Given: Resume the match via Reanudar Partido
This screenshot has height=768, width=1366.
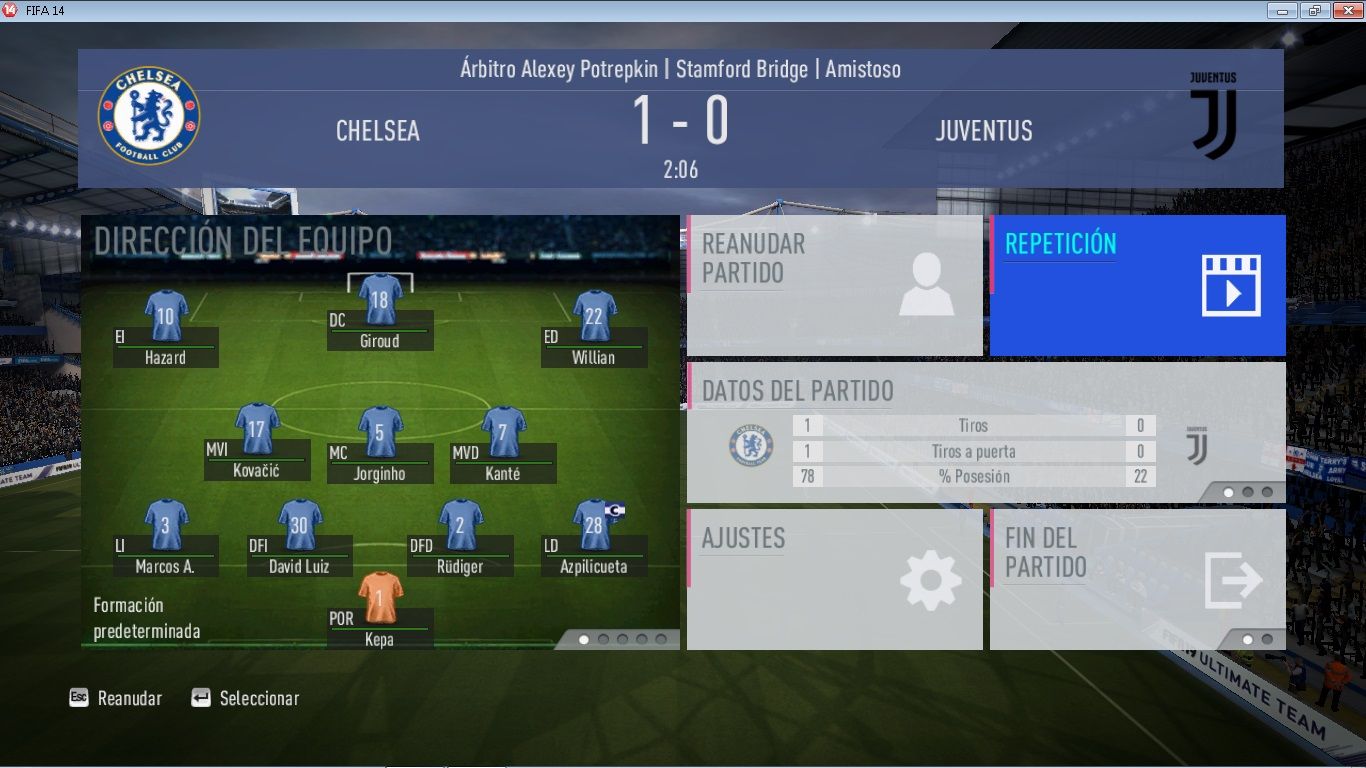Looking at the screenshot, I should tap(834, 285).
